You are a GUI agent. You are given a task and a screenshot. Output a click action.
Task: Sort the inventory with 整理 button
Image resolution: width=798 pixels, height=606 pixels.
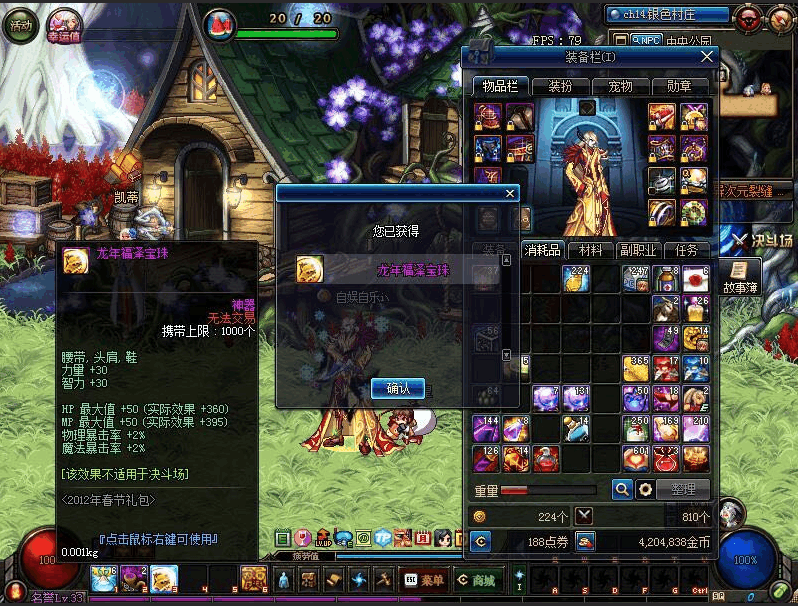pyautogui.click(x=685, y=489)
